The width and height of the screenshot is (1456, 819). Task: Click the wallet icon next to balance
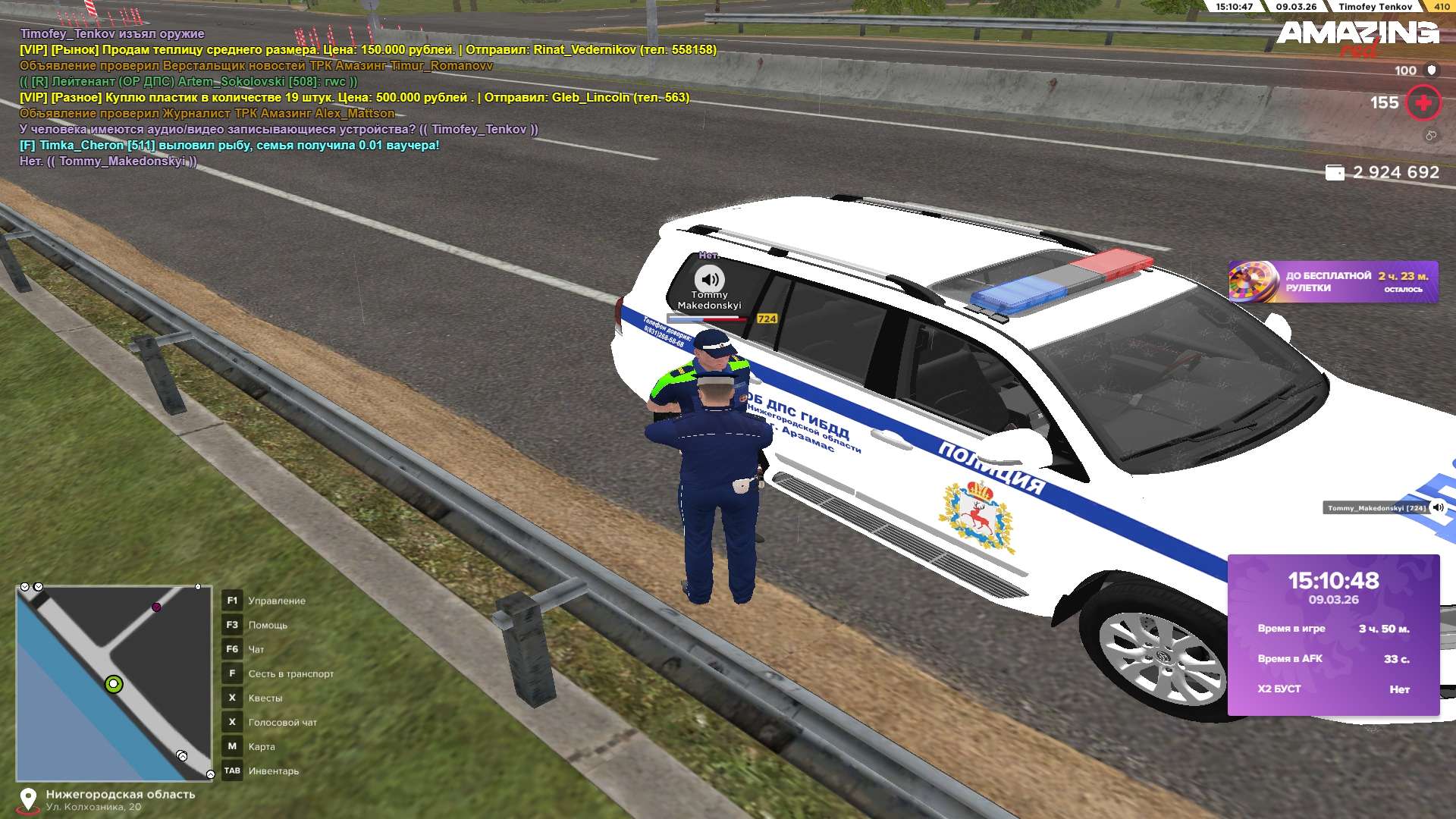tap(1334, 173)
